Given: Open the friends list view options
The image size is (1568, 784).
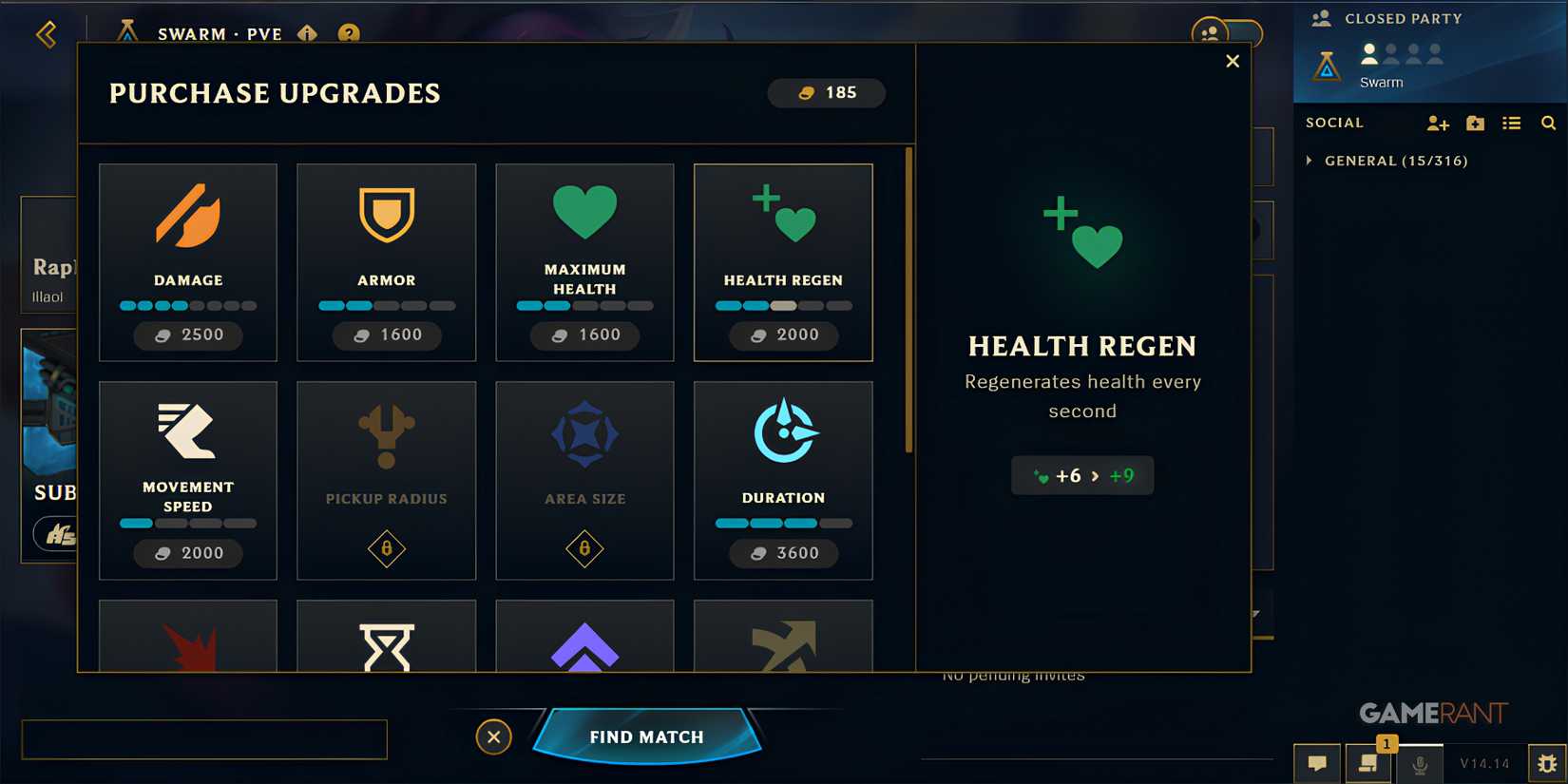Looking at the screenshot, I should point(1511,123).
